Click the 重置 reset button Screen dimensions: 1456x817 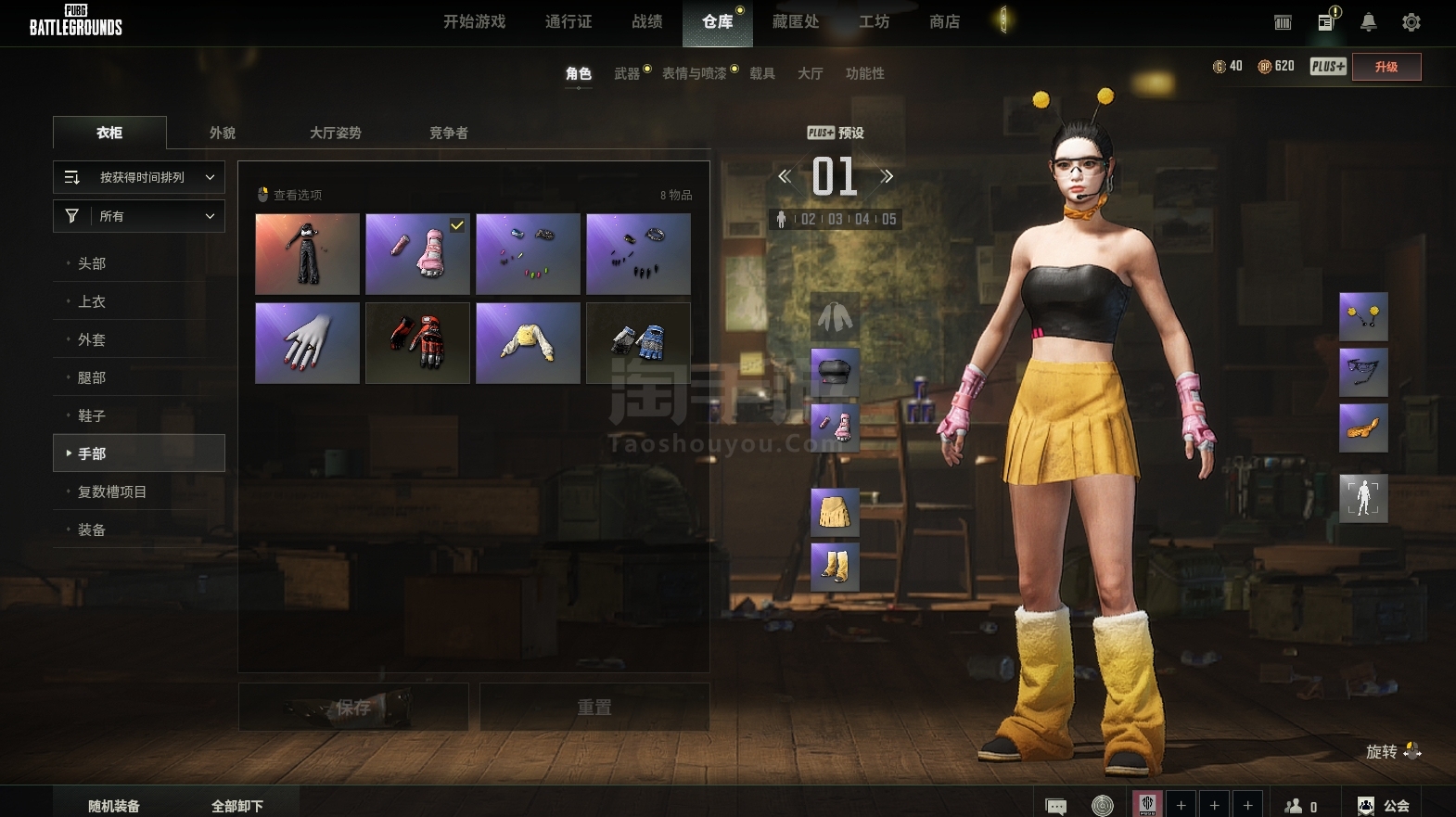coord(594,708)
